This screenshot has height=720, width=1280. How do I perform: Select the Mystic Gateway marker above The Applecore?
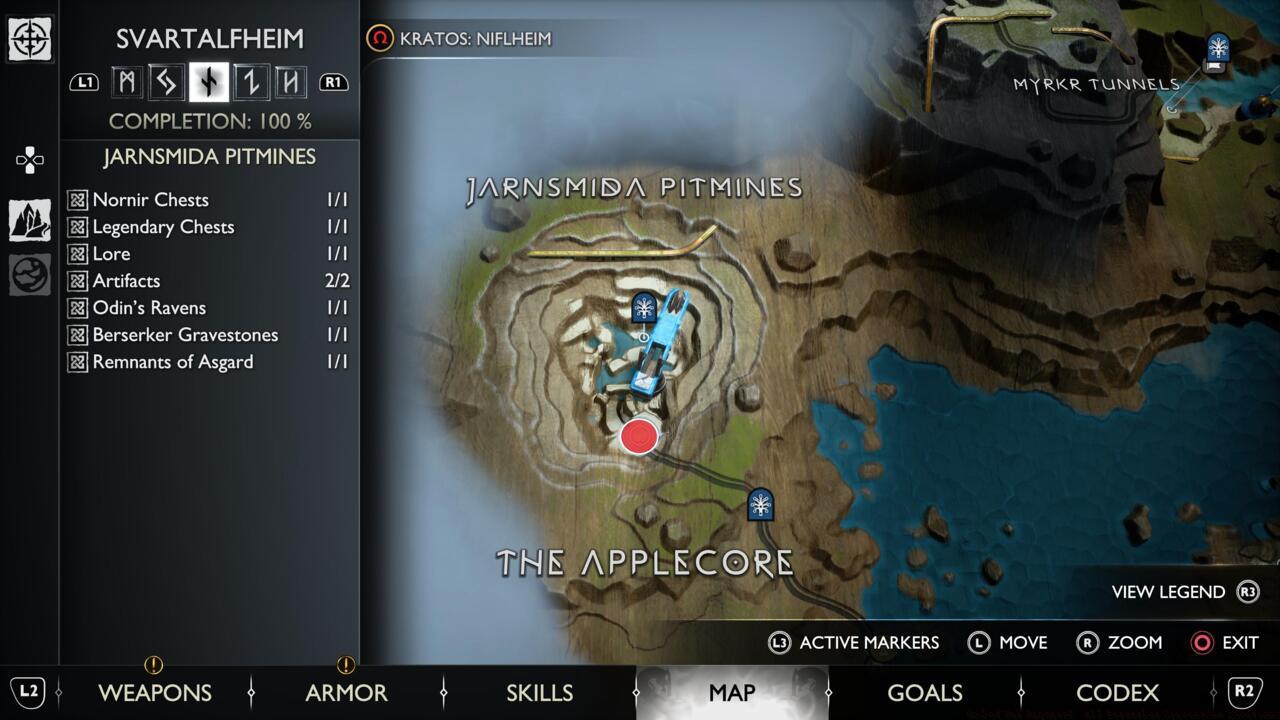(761, 504)
